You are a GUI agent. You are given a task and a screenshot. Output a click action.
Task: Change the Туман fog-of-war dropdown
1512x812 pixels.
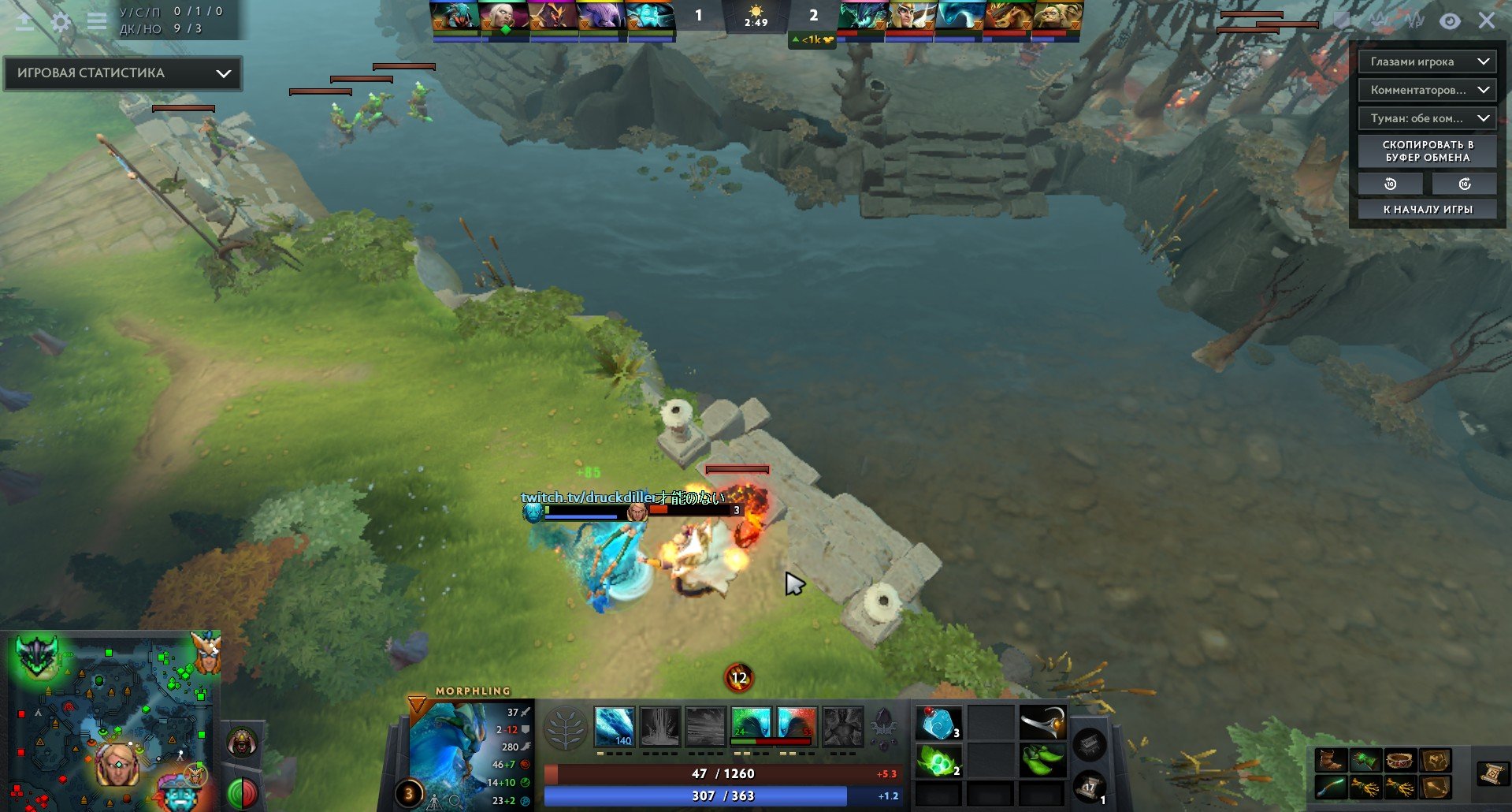click(x=1426, y=118)
